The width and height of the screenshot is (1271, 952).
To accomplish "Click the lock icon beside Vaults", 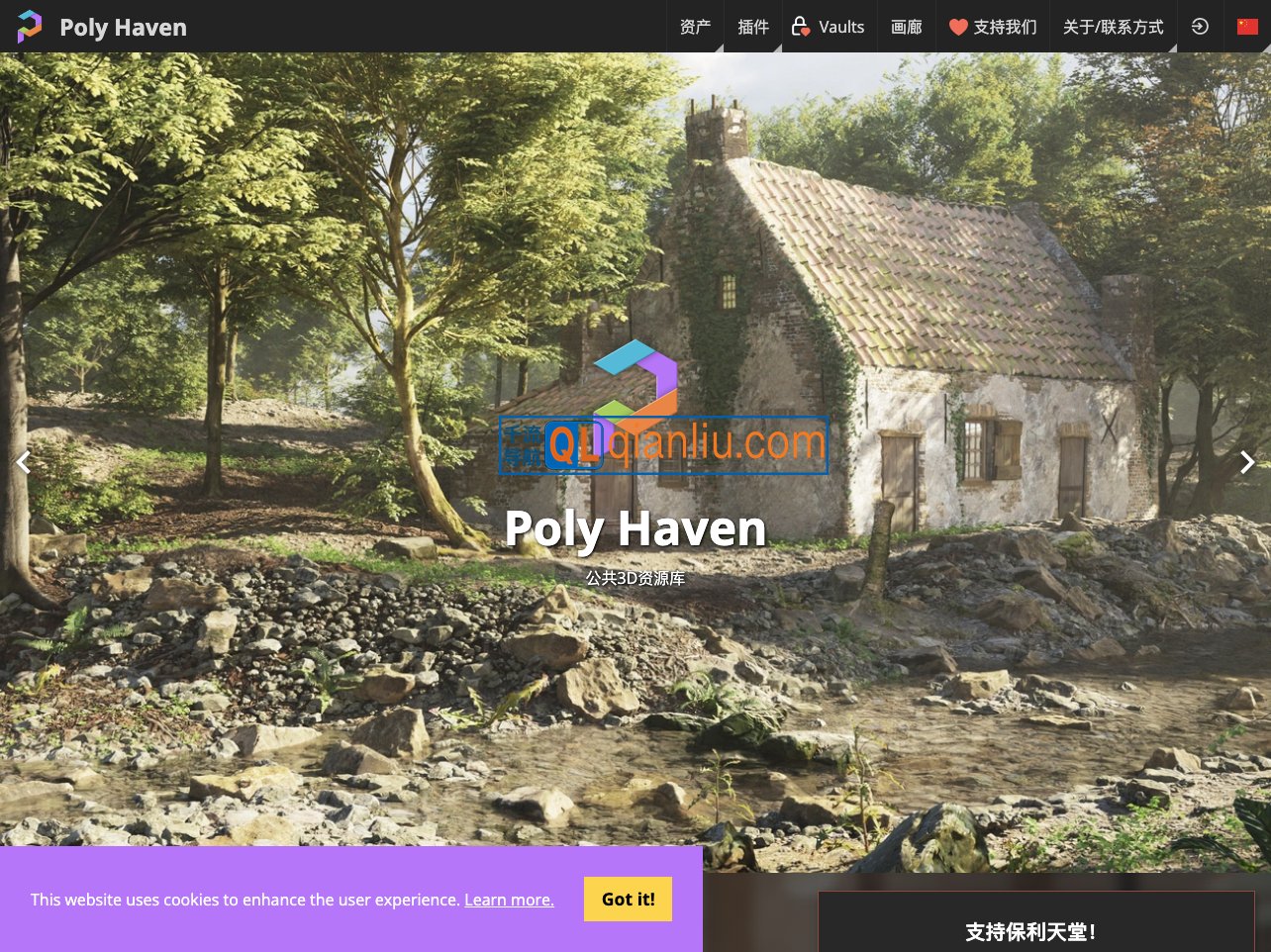I will (x=799, y=27).
